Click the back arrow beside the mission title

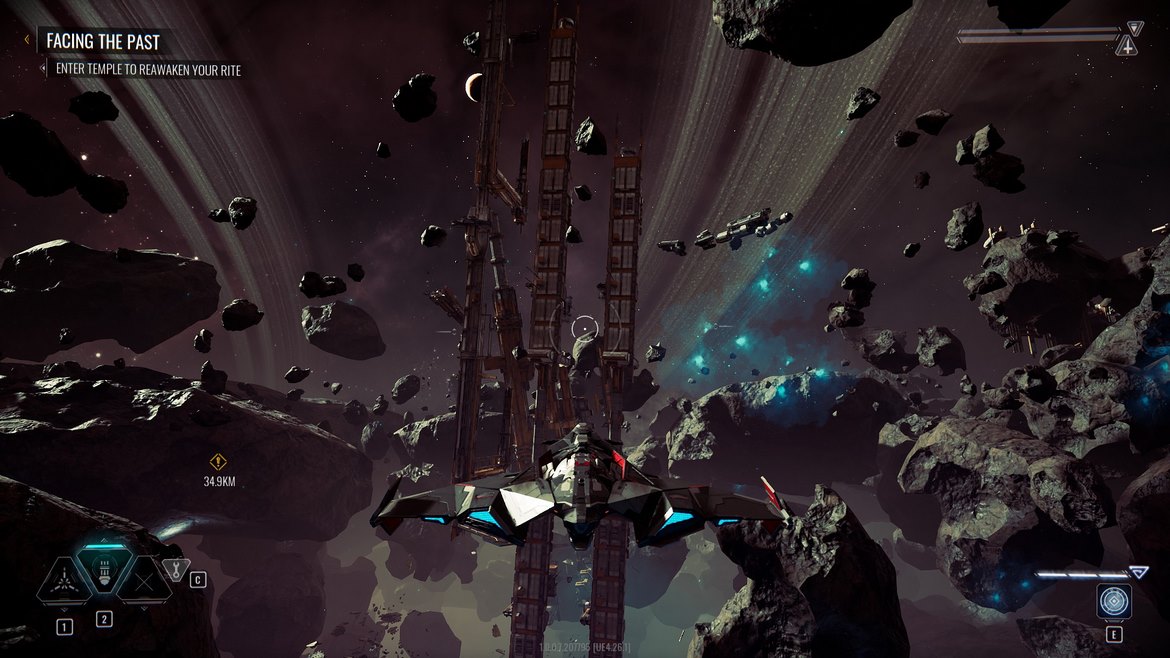pyautogui.click(x=27, y=41)
